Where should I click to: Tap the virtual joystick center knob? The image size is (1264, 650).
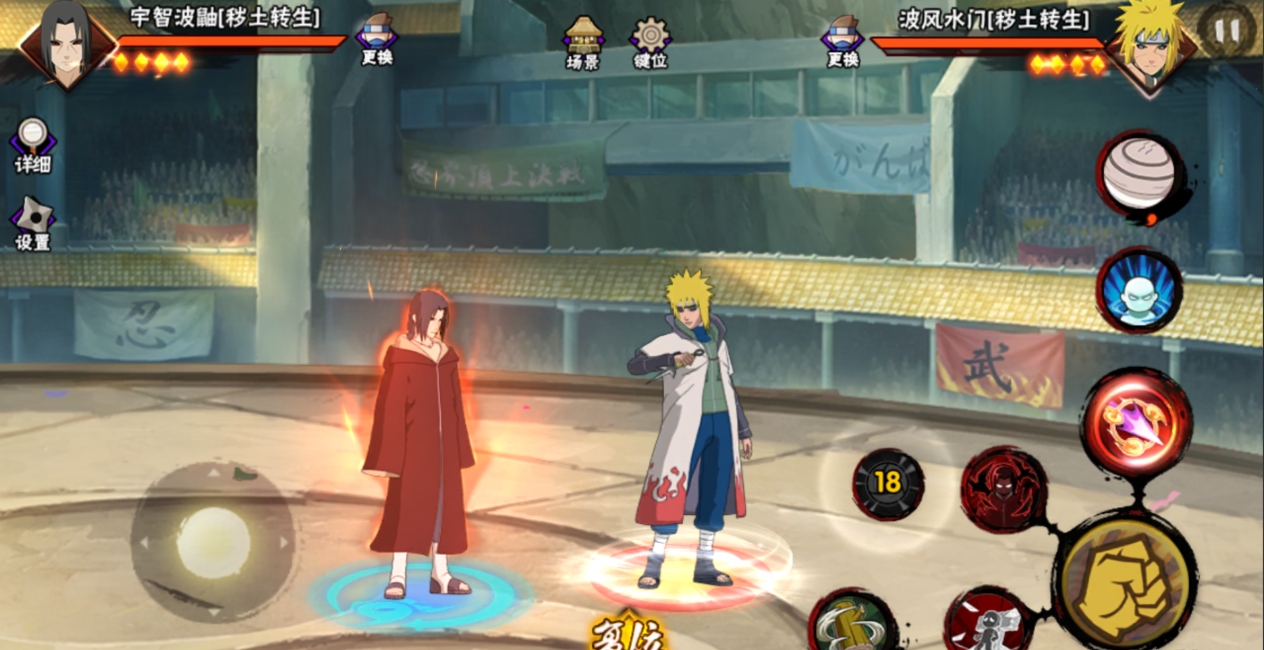click(213, 541)
